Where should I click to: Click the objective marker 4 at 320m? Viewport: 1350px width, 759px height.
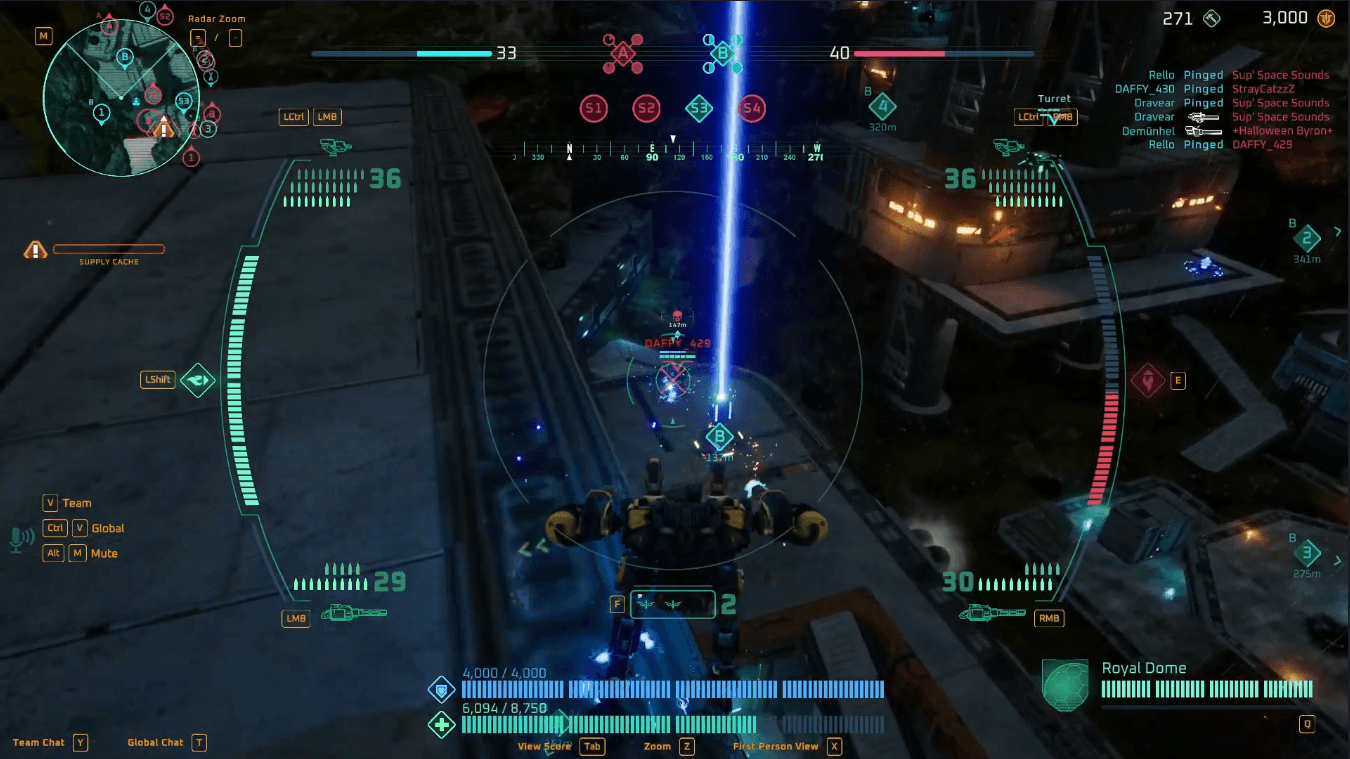point(881,106)
